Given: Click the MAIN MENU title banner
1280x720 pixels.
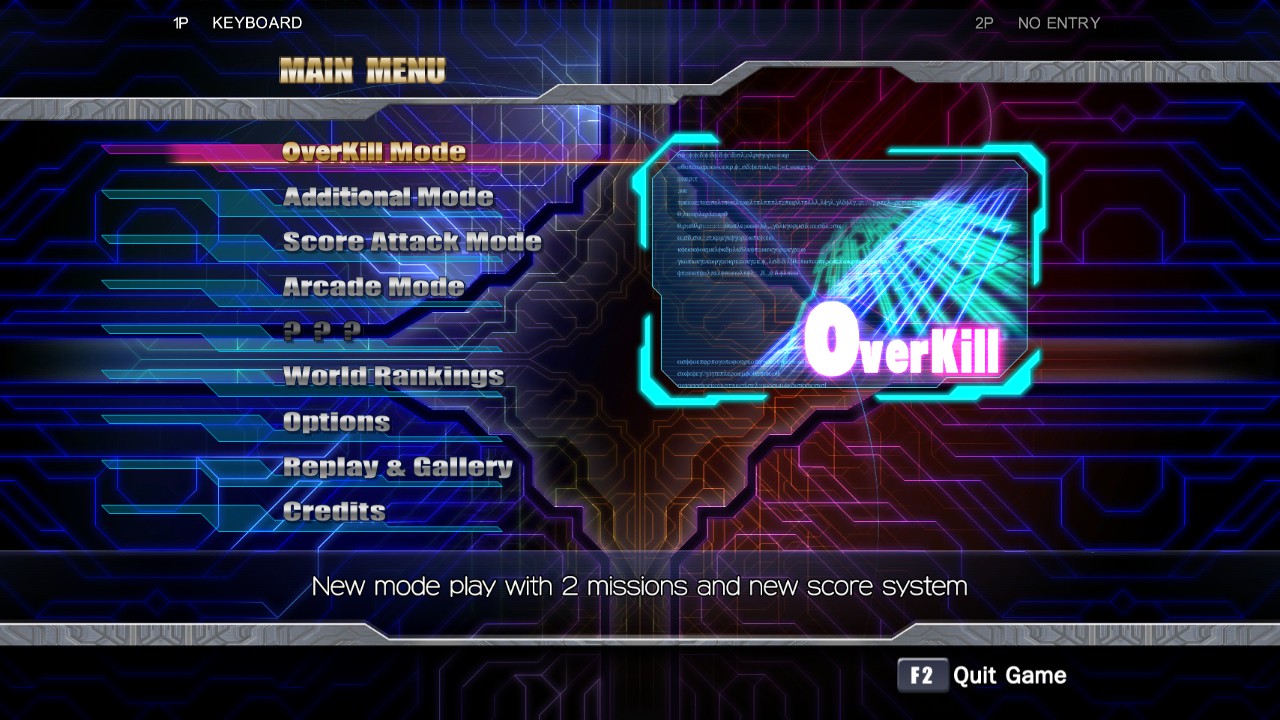Looking at the screenshot, I should tap(363, 71).
